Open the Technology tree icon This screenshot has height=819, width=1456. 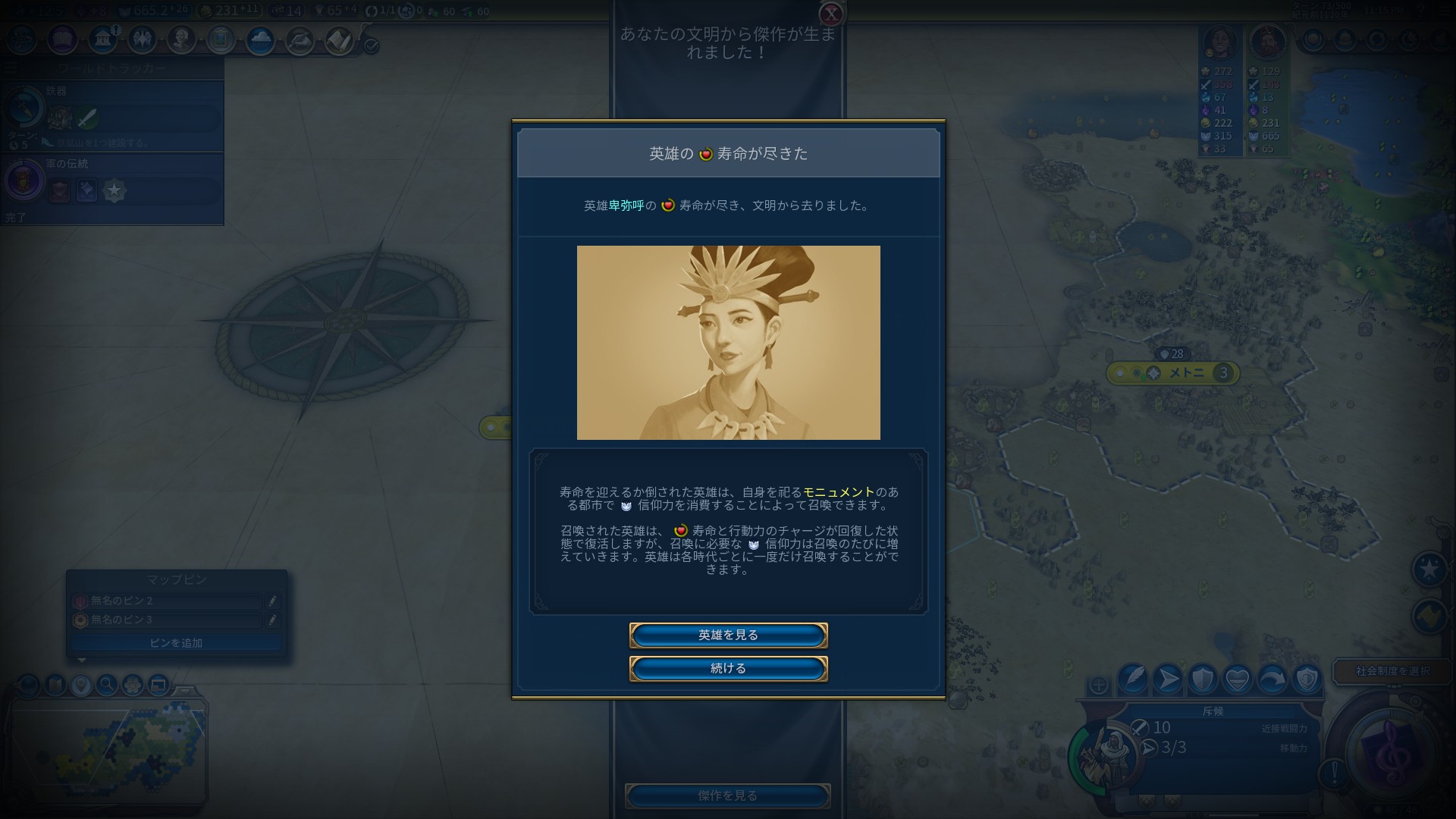(20, 40)
